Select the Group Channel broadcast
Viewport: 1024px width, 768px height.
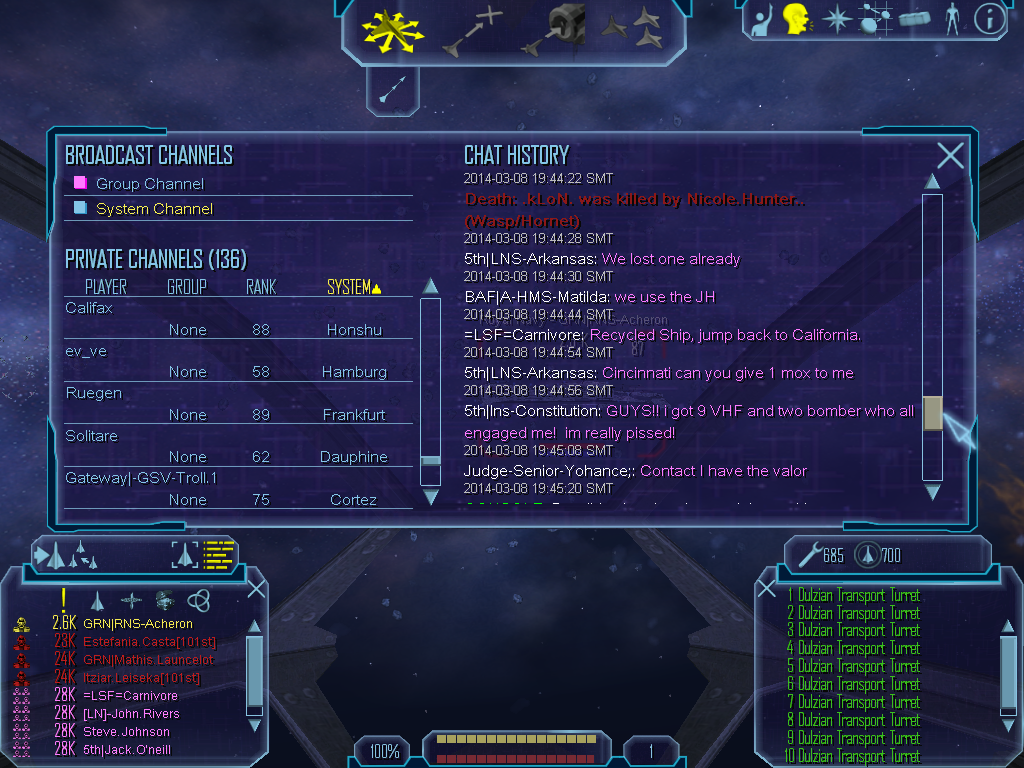(149, 184)
